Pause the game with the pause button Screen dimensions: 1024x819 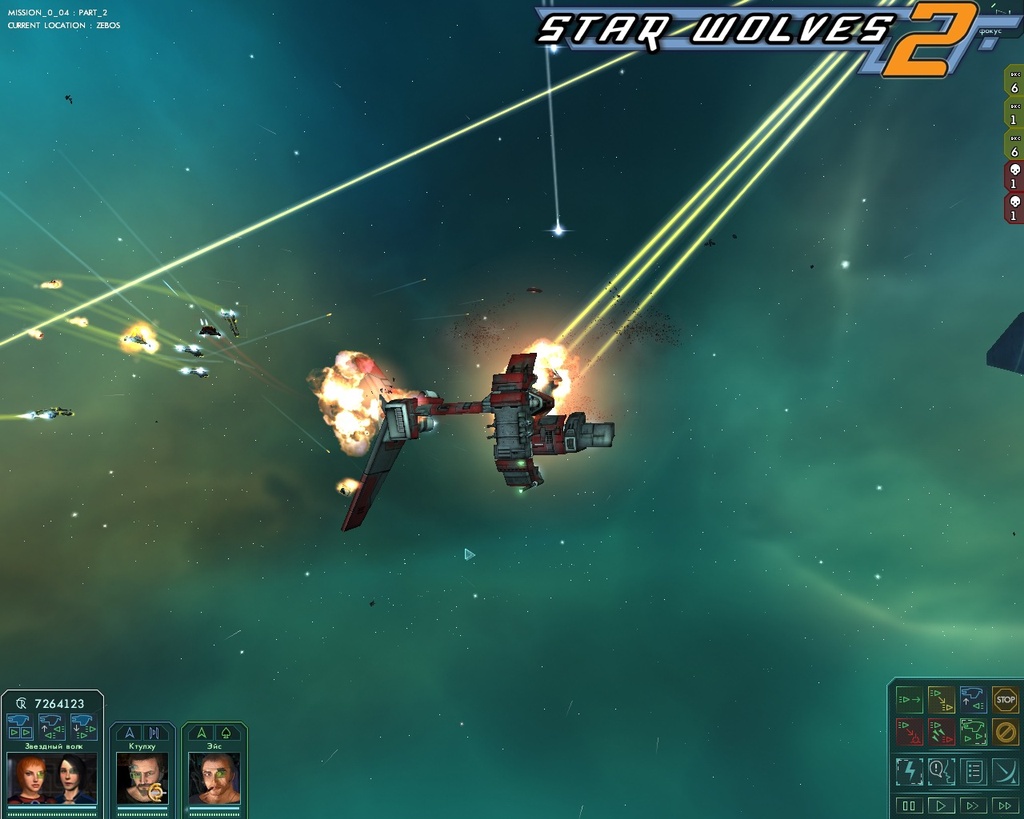tap(909, 805)
